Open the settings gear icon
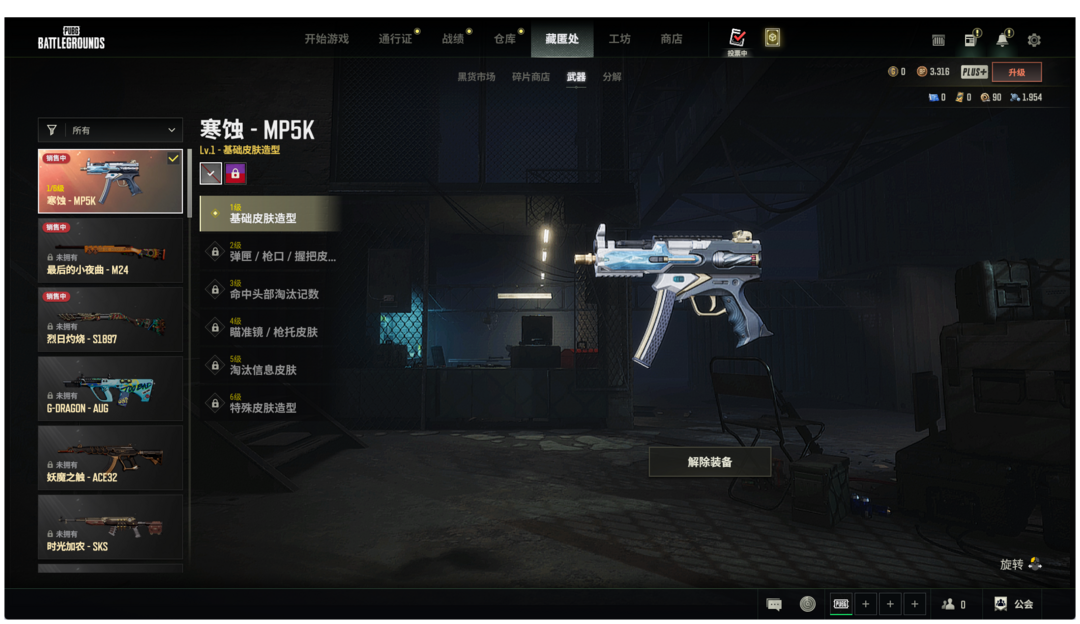 pyautogui.click(x=1034, y=40)
